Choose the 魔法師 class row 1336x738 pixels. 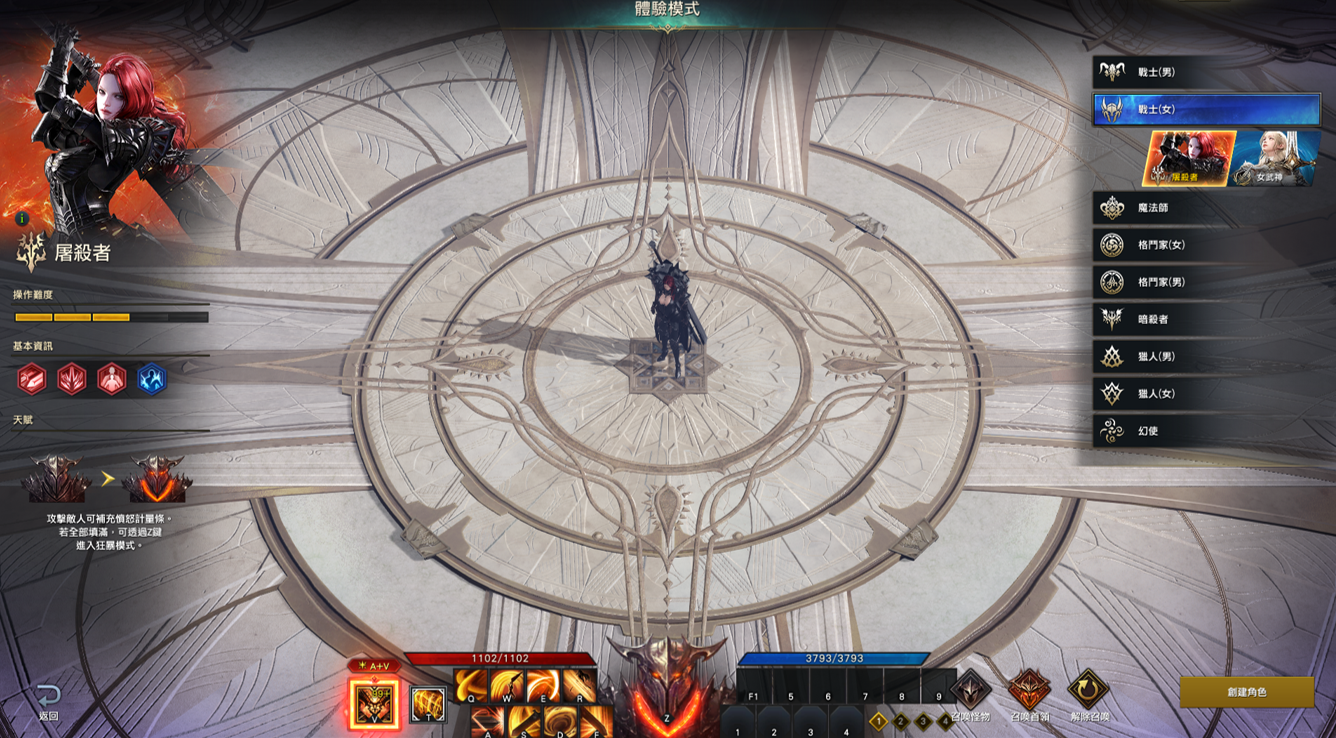point(1205,208)
